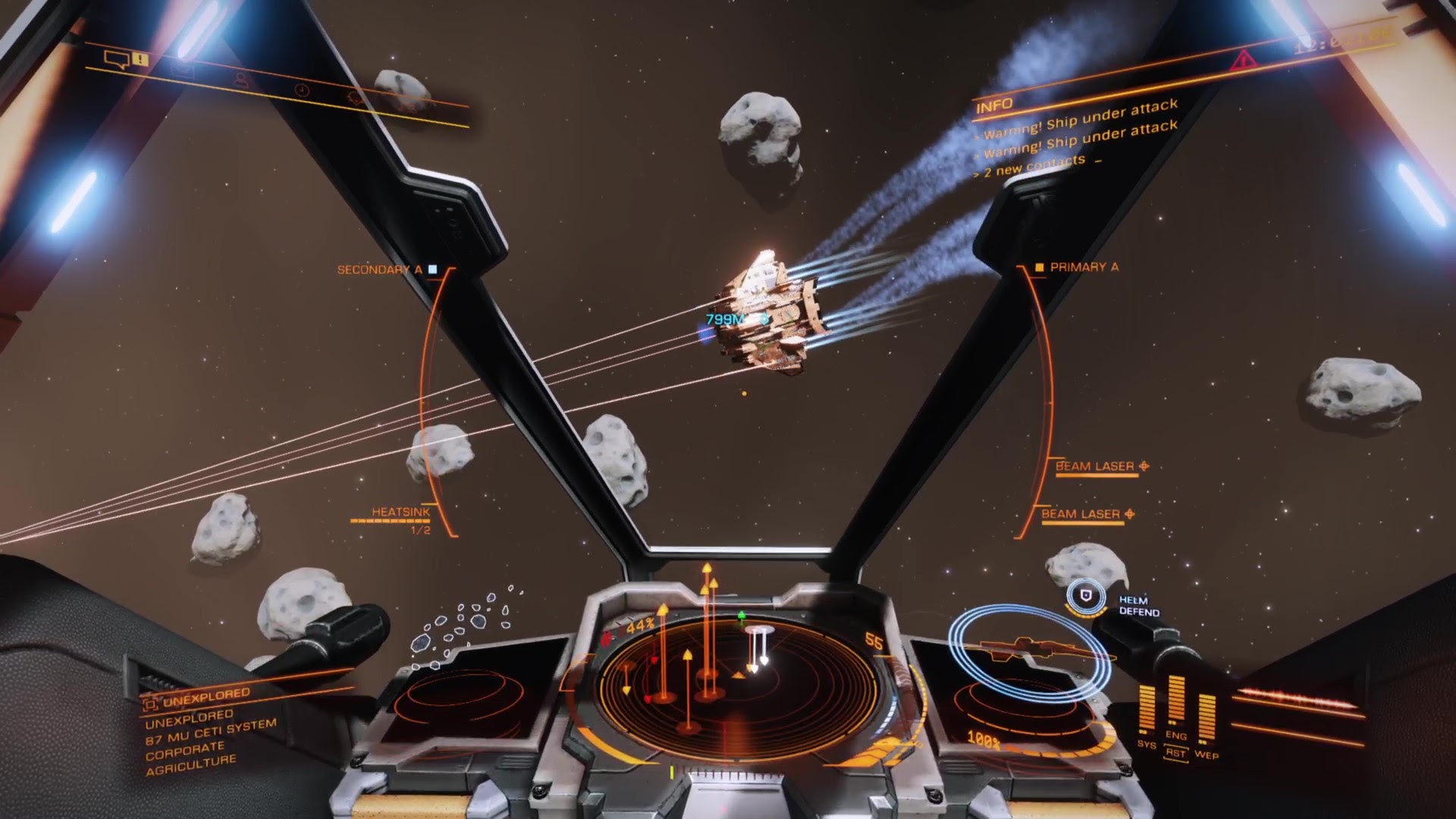Open the clock history tab
This screenshot has width=1456, height=819.
click(x=302, y=90)
